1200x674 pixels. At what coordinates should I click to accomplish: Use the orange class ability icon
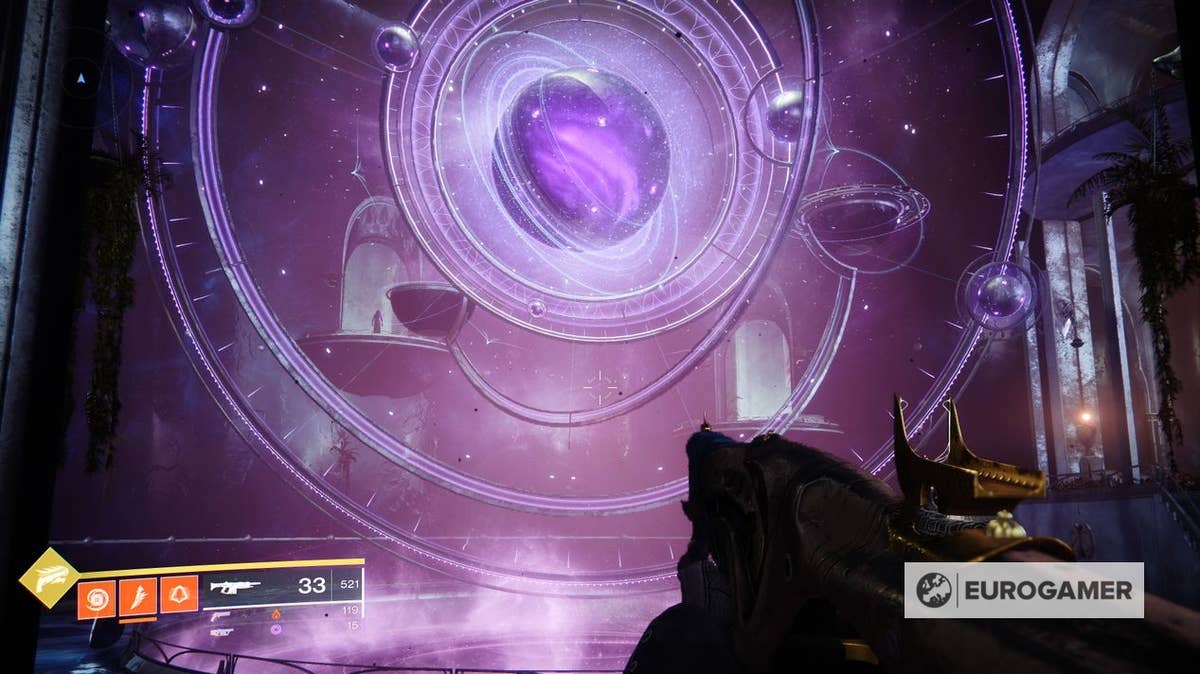tap(178, 597)
